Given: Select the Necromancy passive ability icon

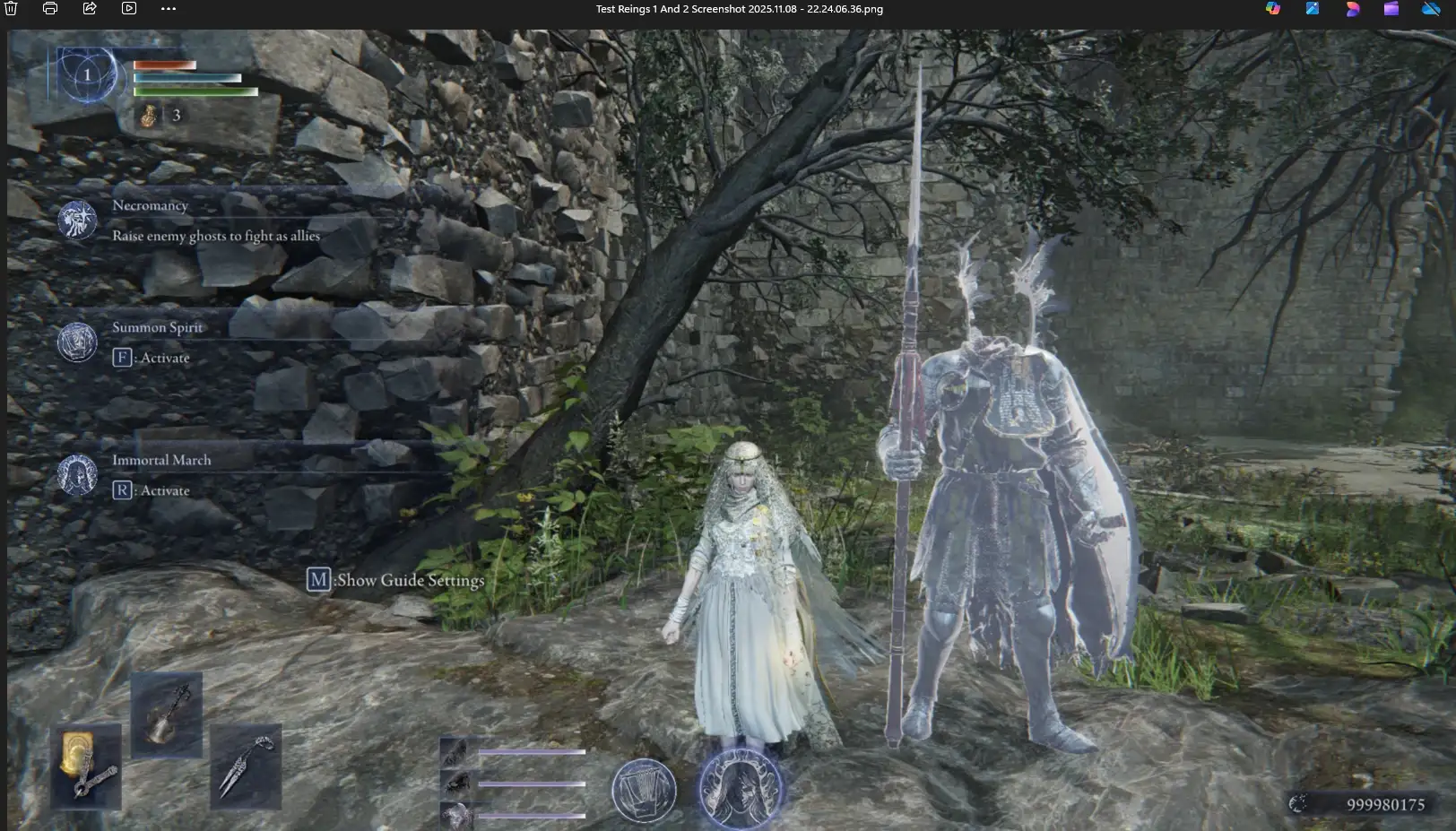Looking at the screenshot, I should [x=78, y=221].
